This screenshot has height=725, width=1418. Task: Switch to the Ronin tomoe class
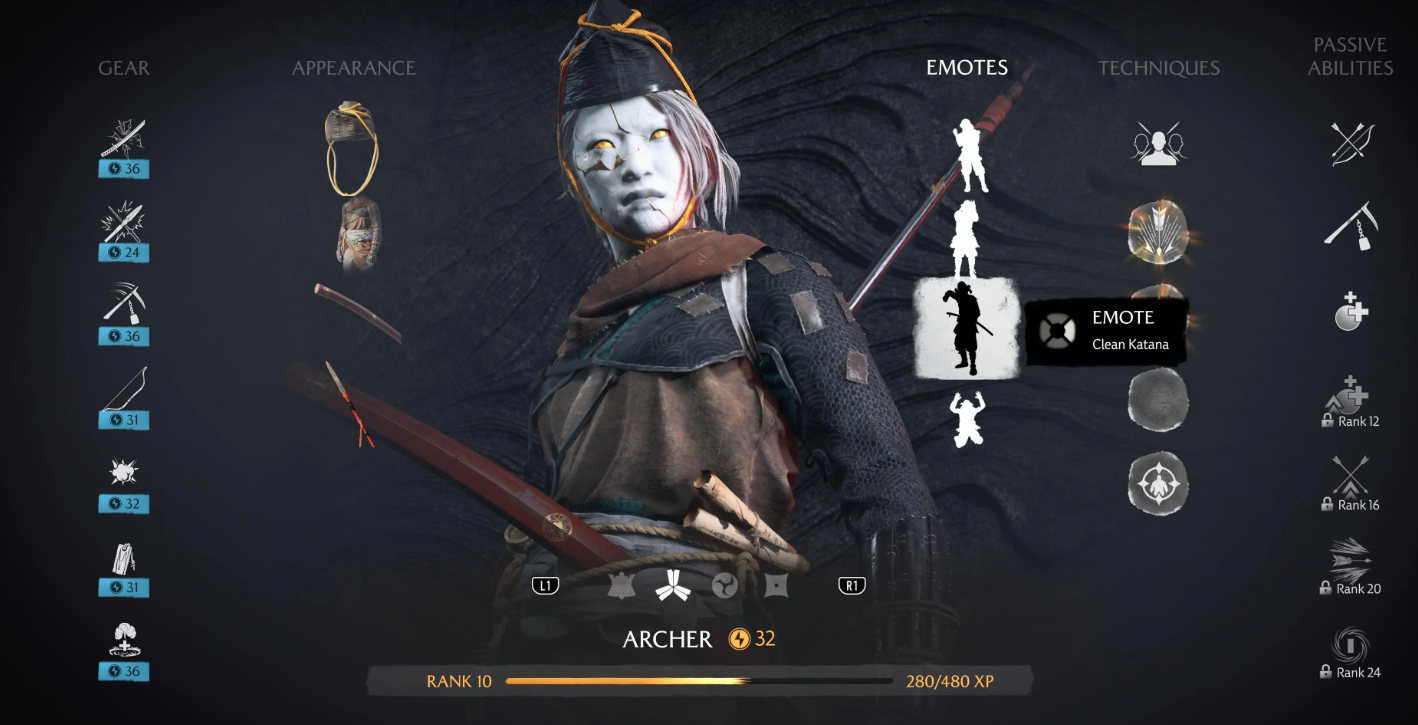(725, 586)
